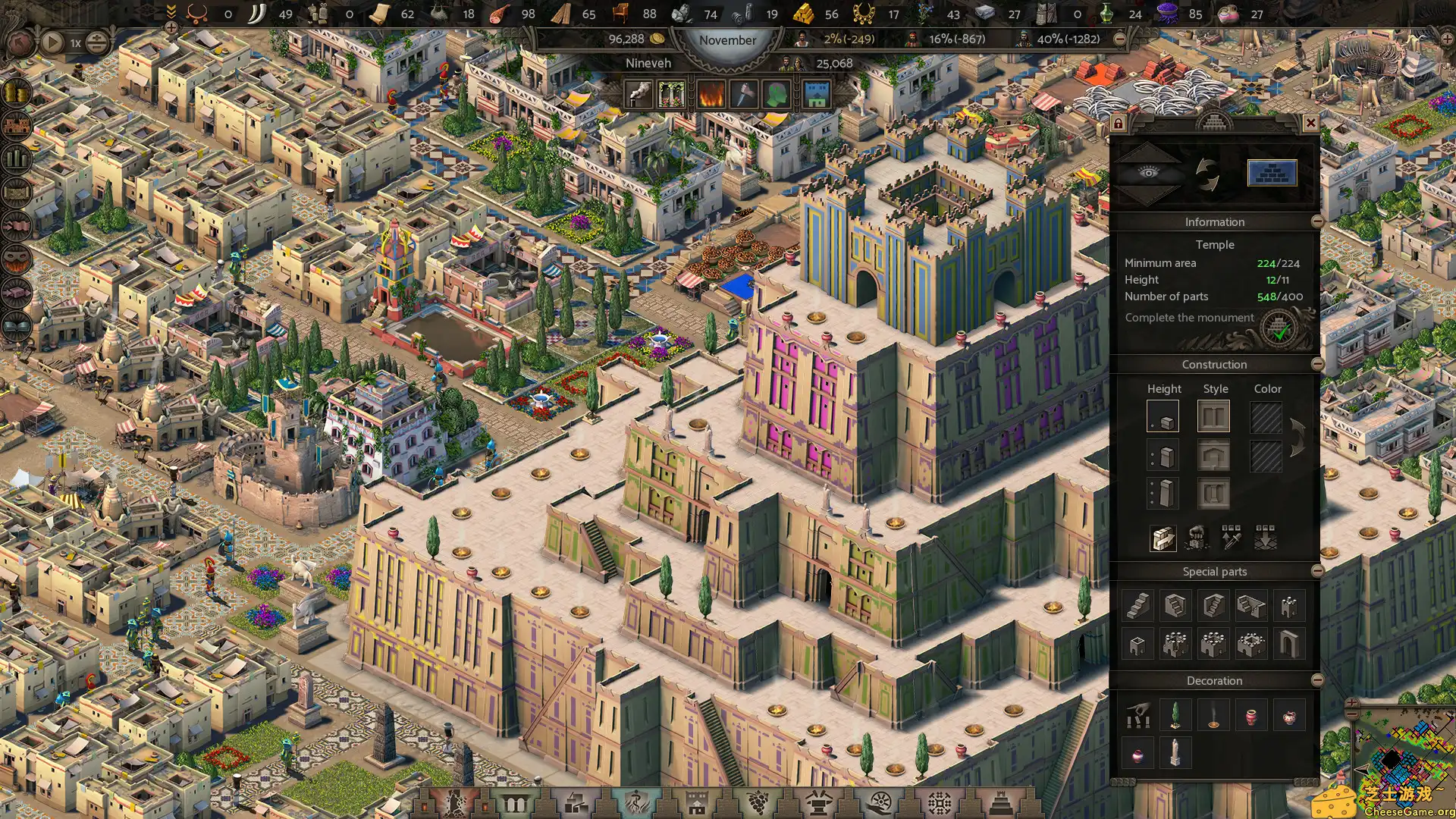This screenshot has width=1456, height=819.
Task: Open the fire overlay icon under Nineveh
Action: tap(711, 95)
